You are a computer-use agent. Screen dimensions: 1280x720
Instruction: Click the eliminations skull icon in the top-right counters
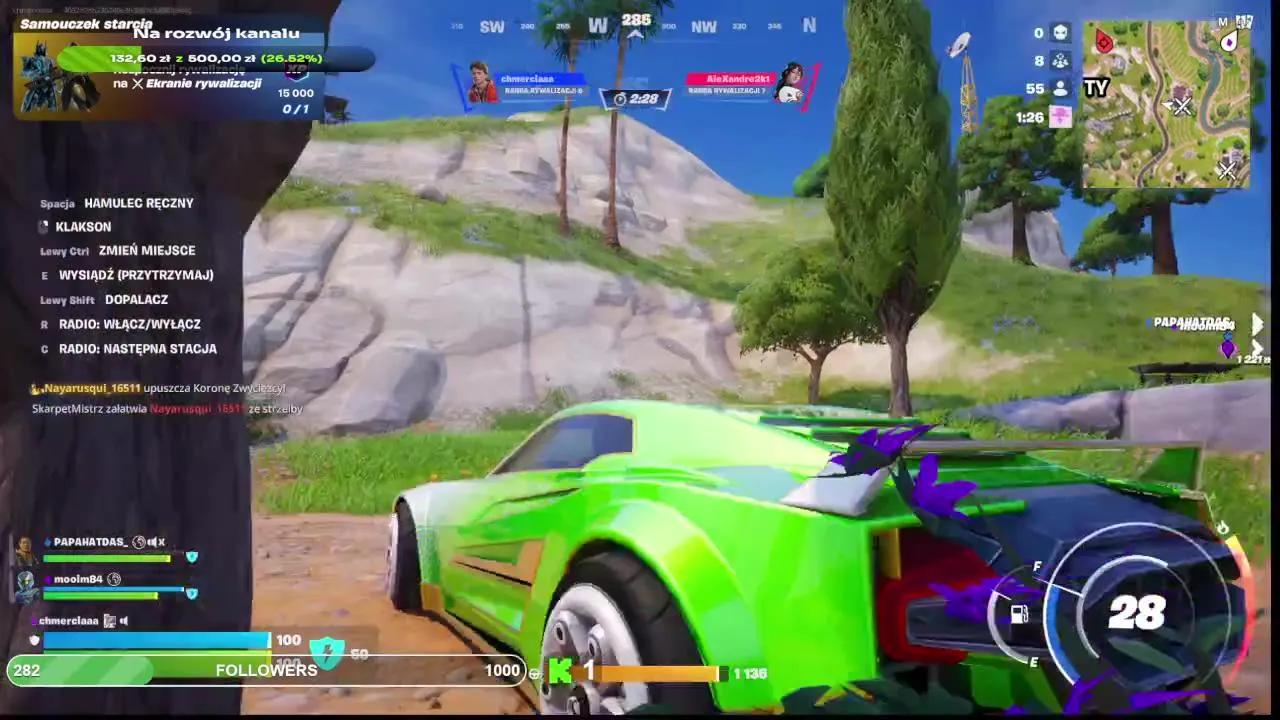click(x=1061, y=33)
